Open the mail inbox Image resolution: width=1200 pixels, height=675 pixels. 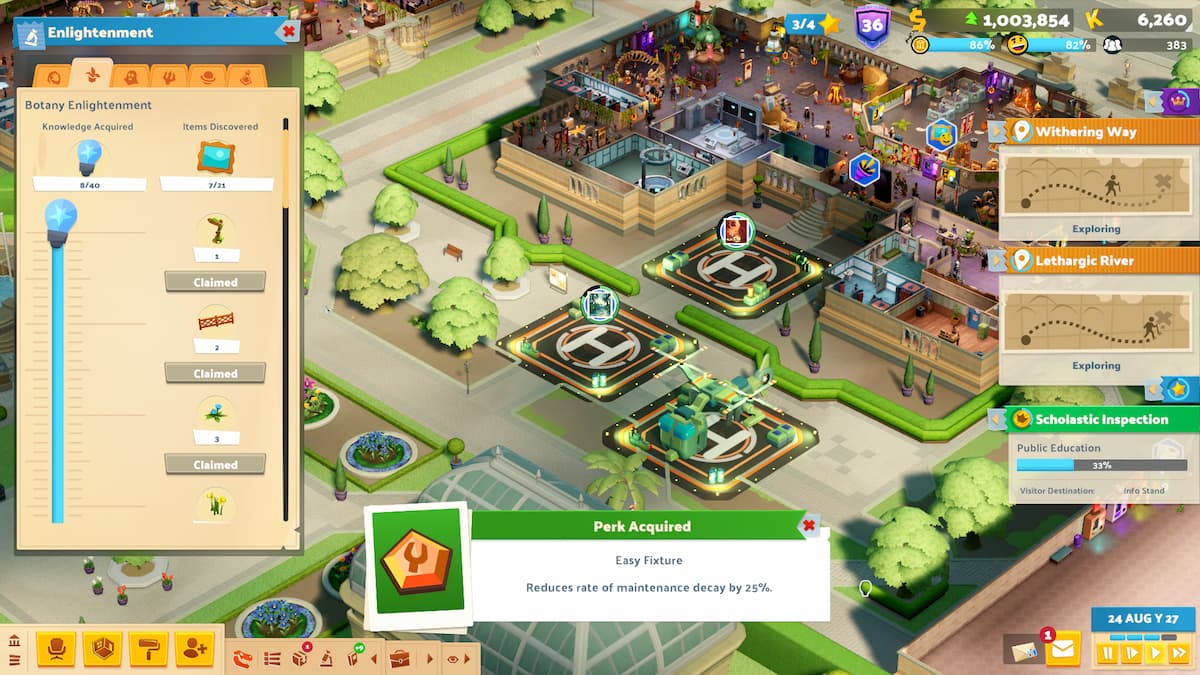1061,651
